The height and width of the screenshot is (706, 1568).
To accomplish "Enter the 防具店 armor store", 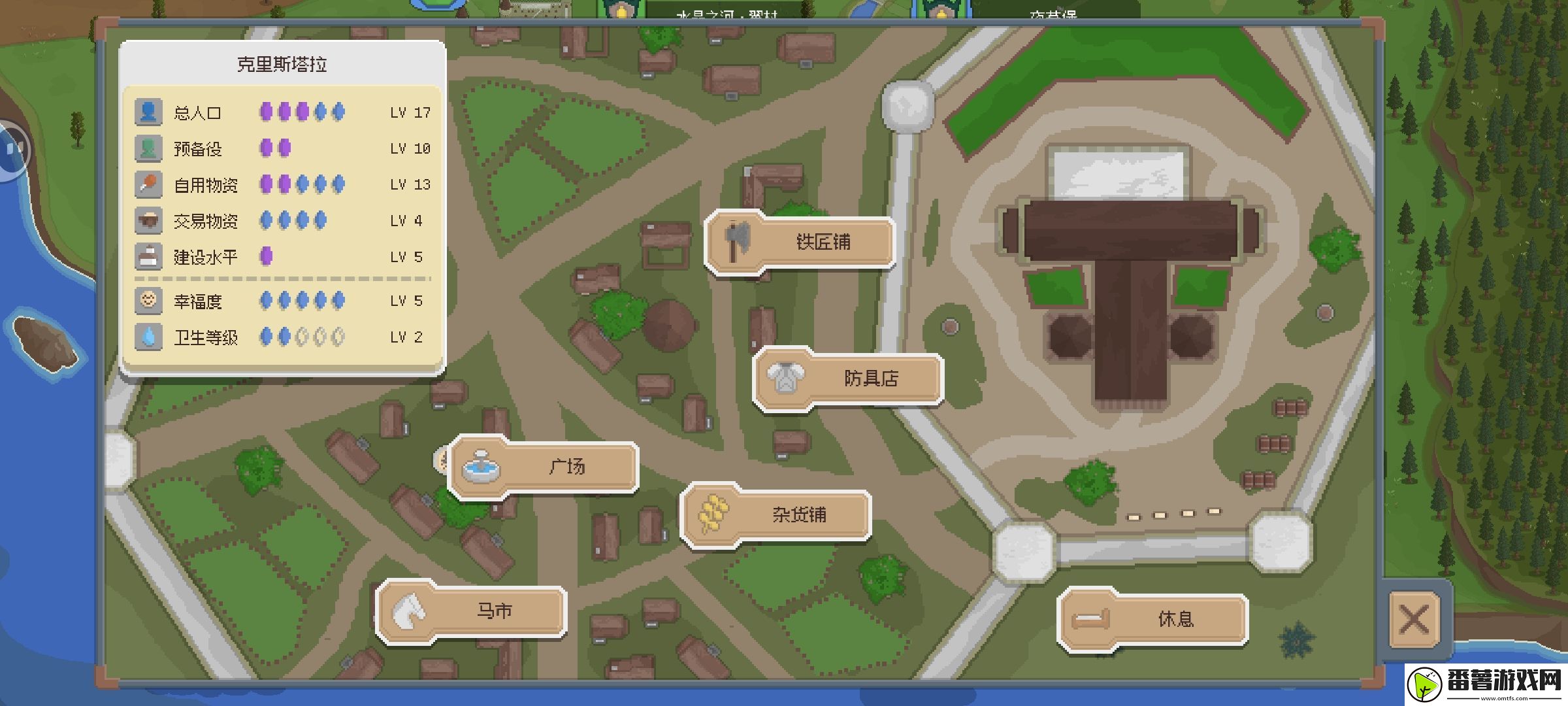I will point(848,378).
